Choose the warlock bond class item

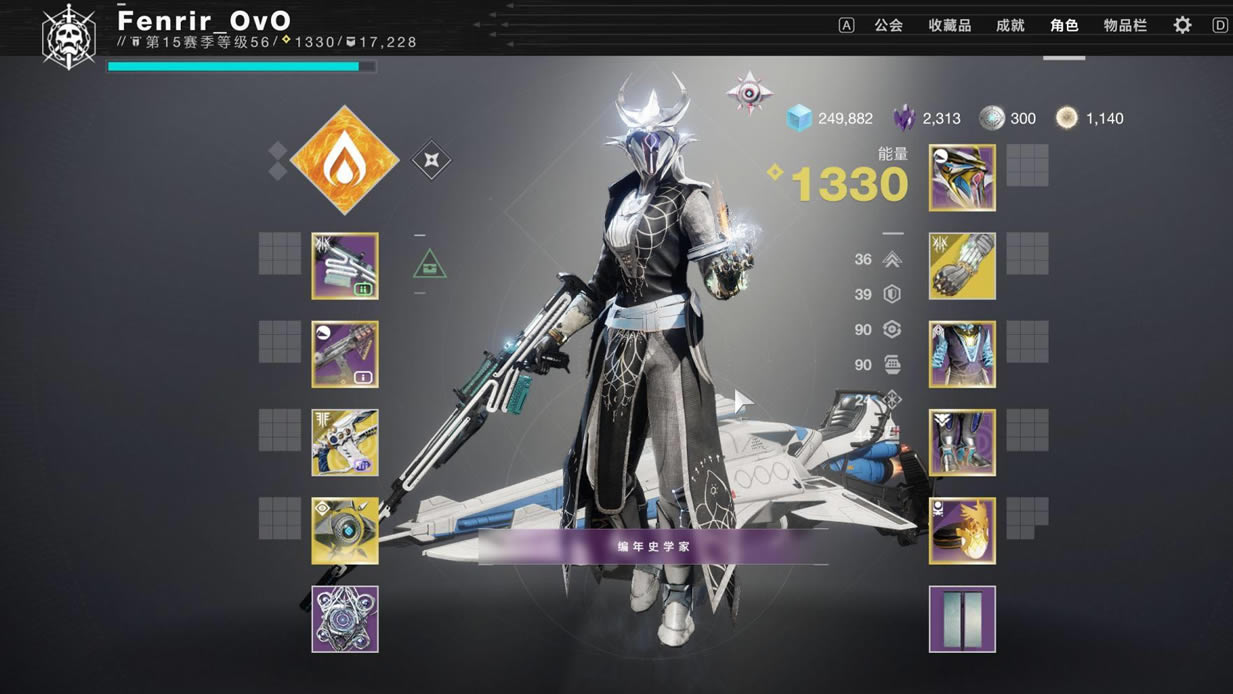click(x=962, y=530)
